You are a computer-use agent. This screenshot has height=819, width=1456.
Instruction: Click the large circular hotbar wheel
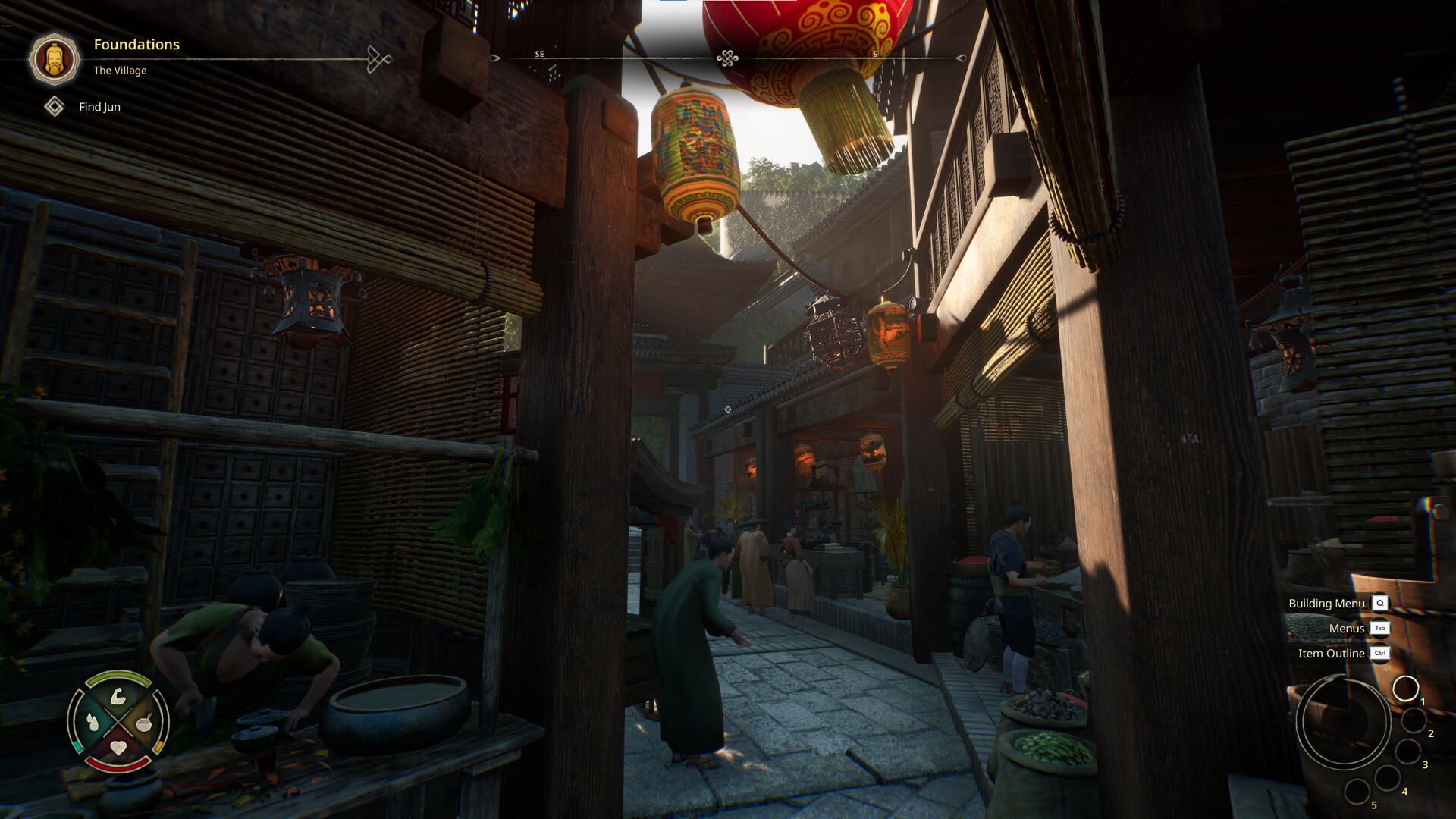point(1343,722)
